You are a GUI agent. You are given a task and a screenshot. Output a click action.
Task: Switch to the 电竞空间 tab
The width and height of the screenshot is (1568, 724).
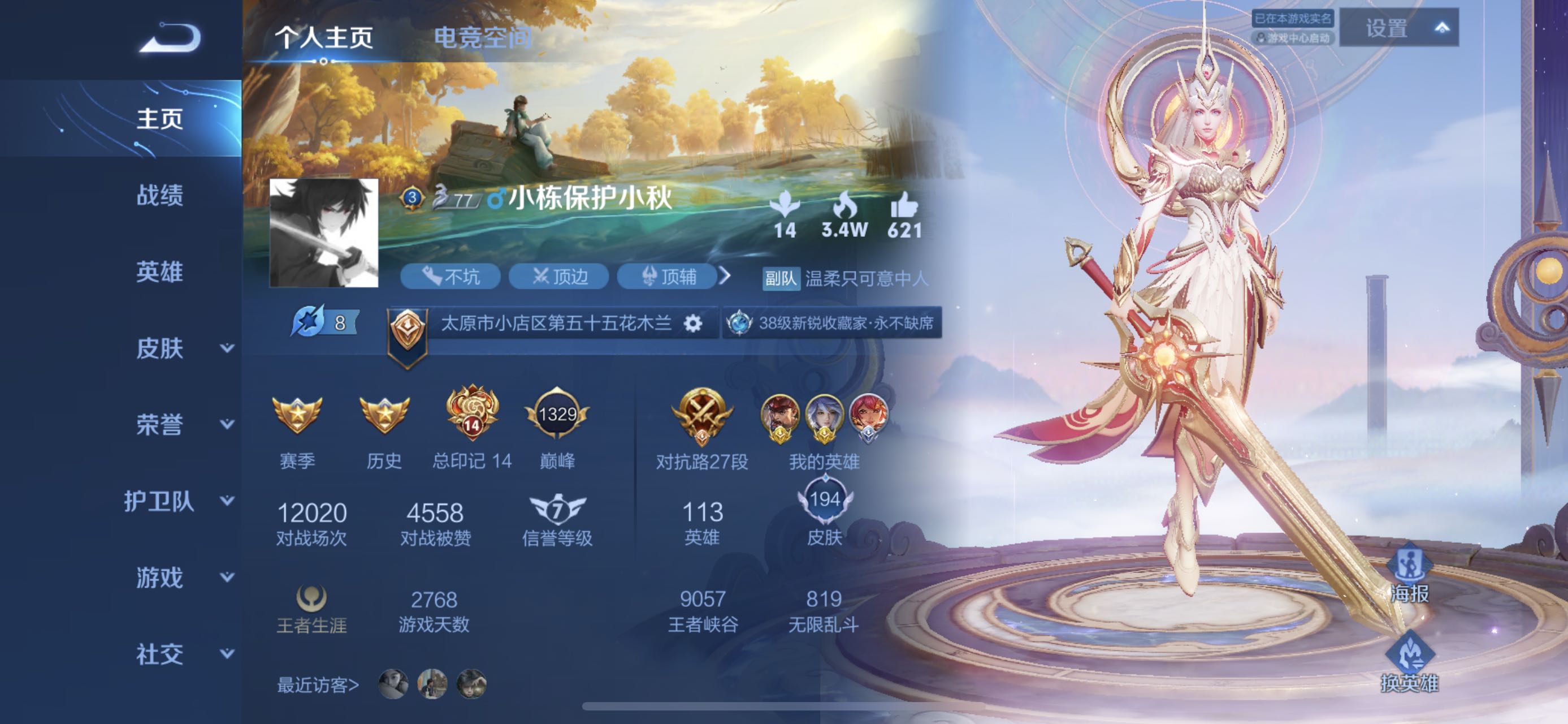click(482, 38)
